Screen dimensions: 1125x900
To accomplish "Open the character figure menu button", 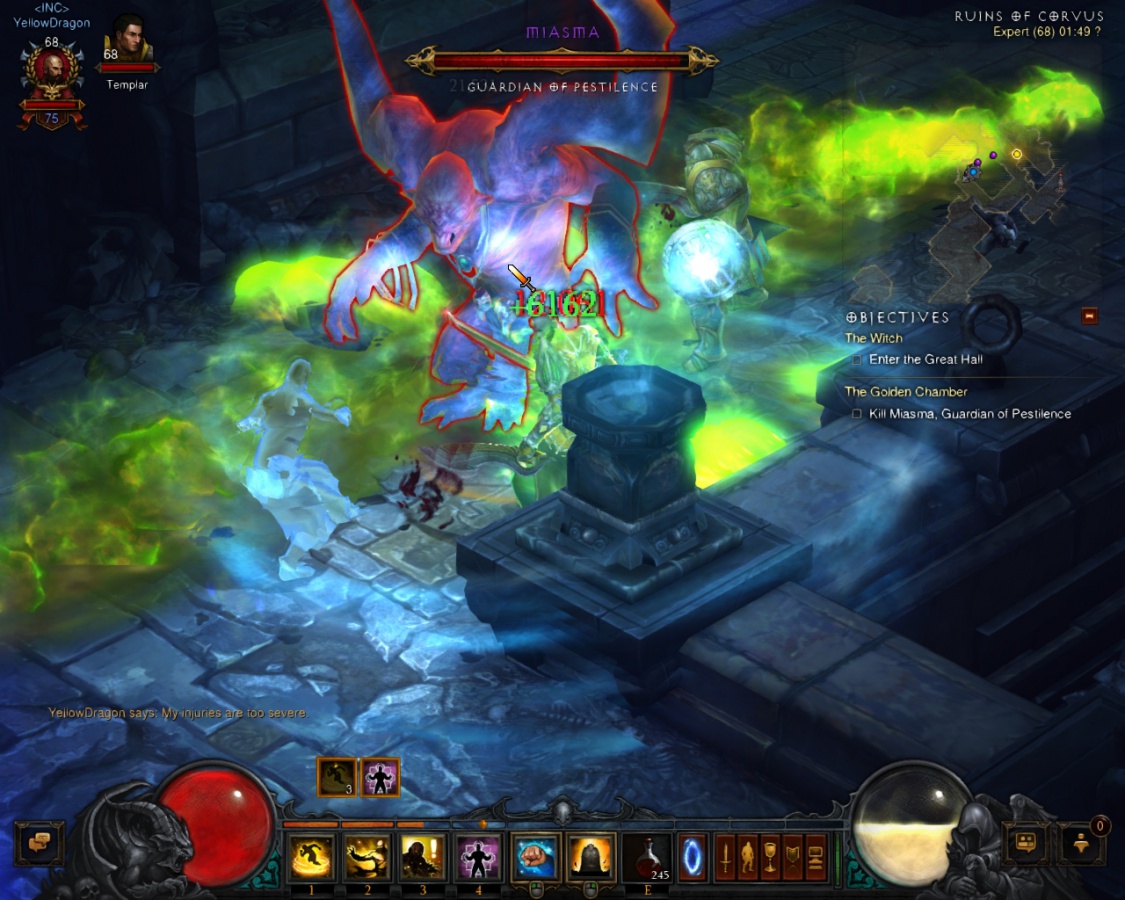I will point(747,858).
